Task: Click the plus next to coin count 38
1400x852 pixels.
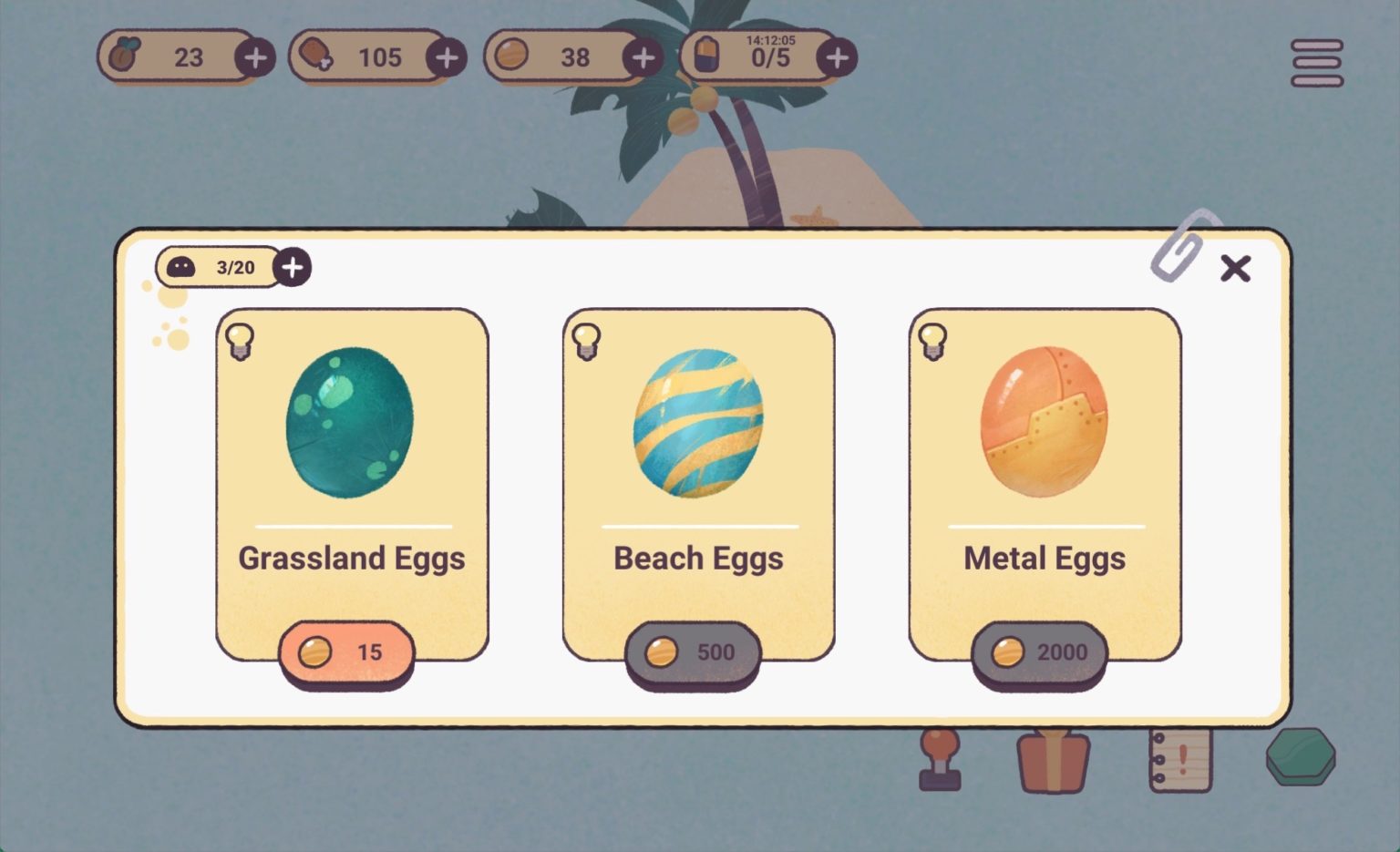Action: [645, 56]
